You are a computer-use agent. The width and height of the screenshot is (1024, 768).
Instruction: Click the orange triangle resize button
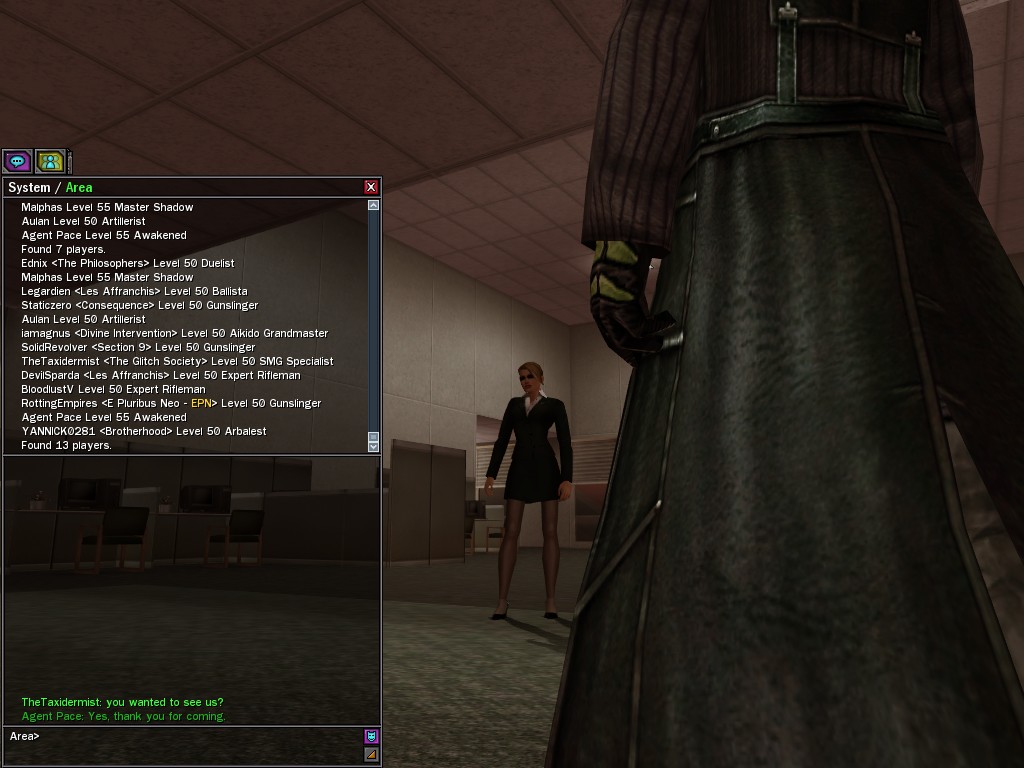pos(371,755)
